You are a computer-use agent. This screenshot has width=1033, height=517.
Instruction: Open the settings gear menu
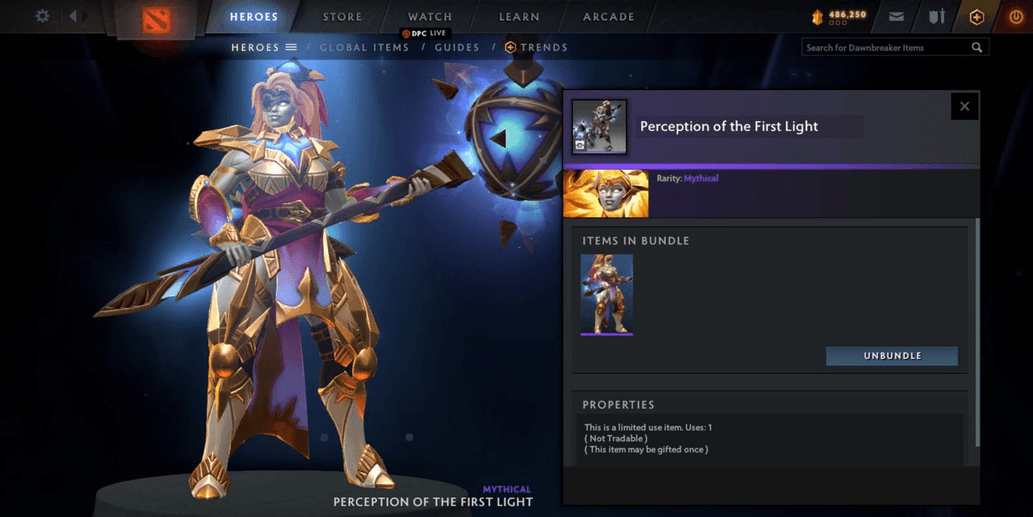[42, 17]
